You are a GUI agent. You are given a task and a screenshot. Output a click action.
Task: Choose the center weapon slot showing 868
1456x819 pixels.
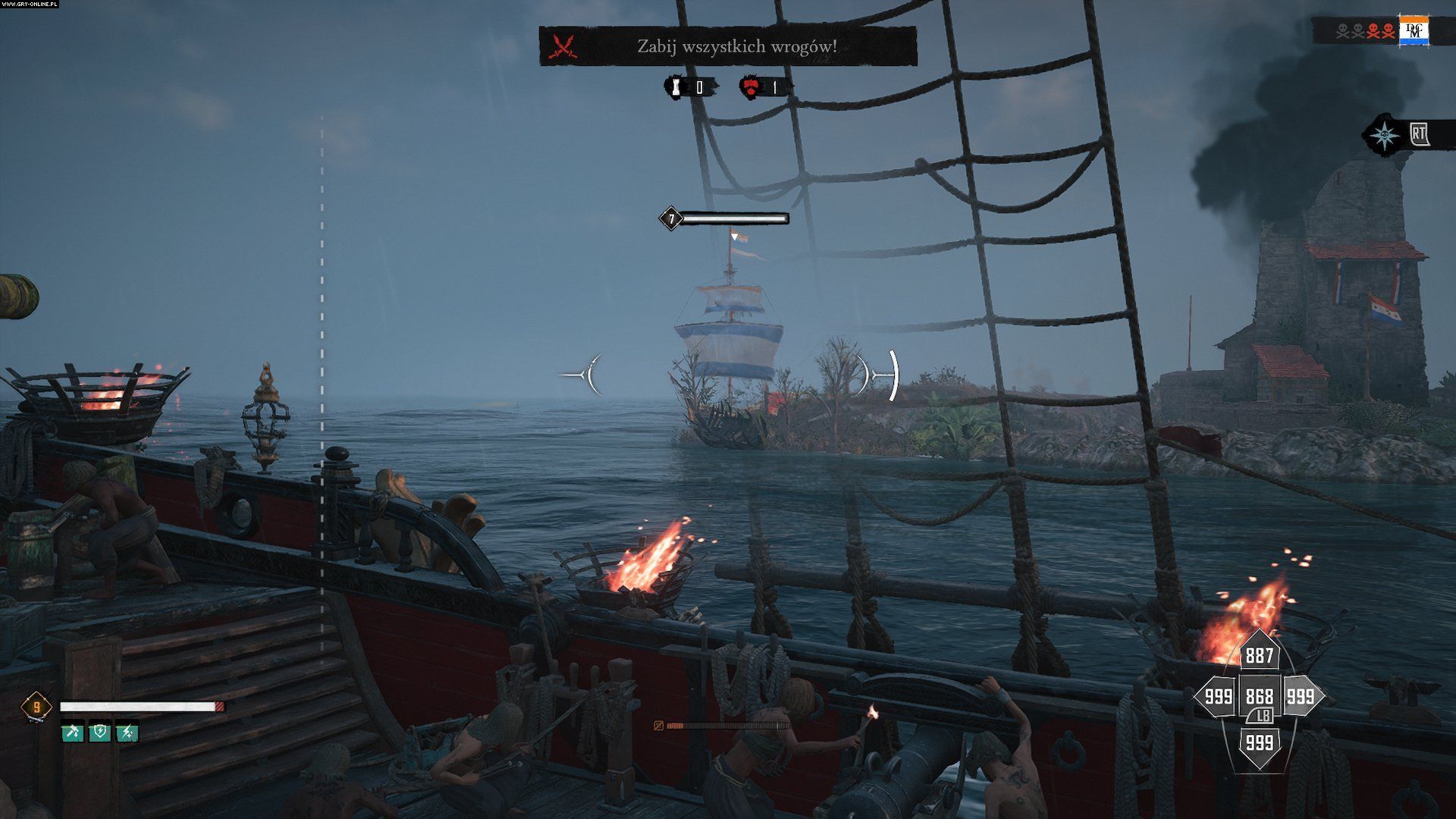click(1259, 696)
